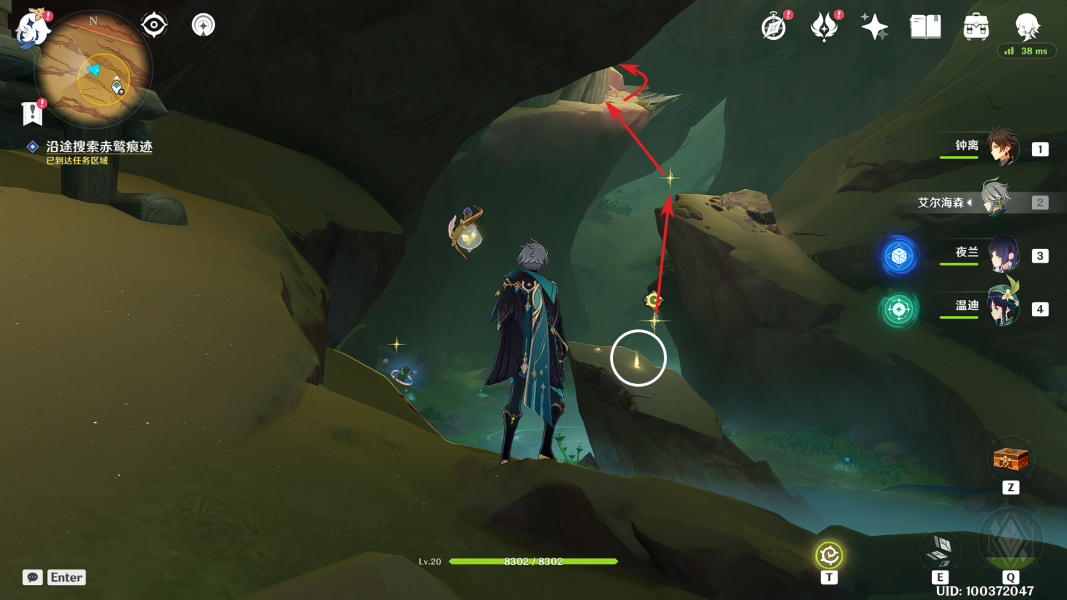Open the quest journal exclamation icon

click(x=33, y=112)
